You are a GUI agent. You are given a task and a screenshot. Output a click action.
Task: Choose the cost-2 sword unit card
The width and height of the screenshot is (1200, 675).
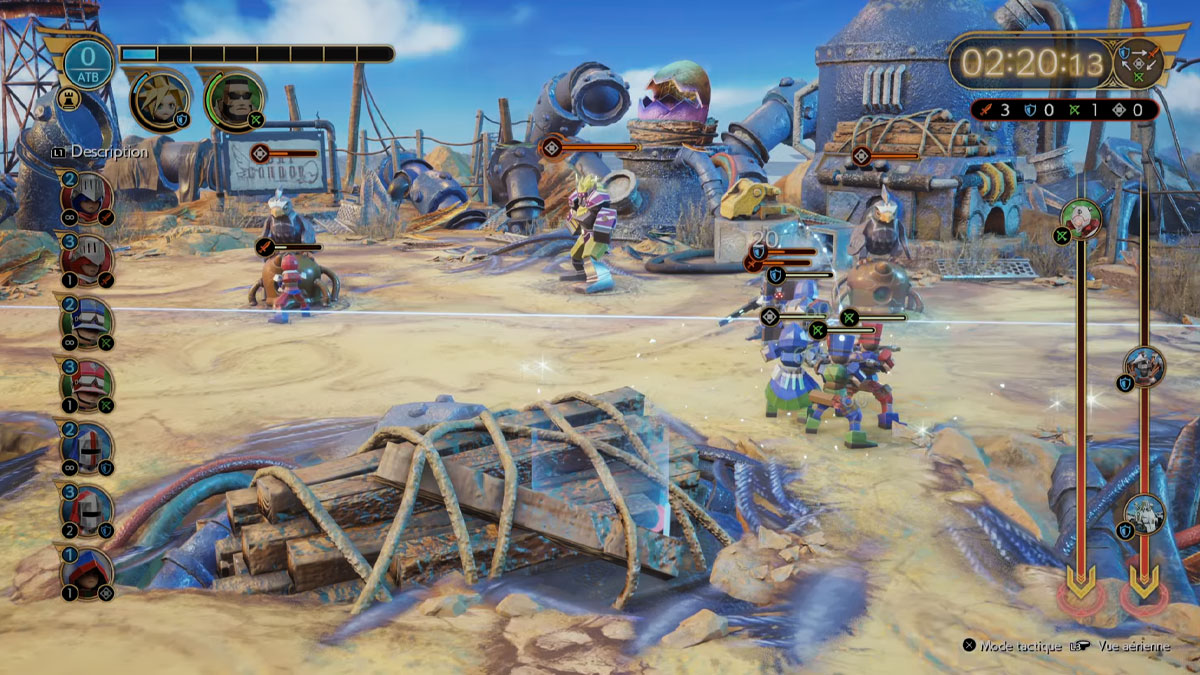(88, 194)
